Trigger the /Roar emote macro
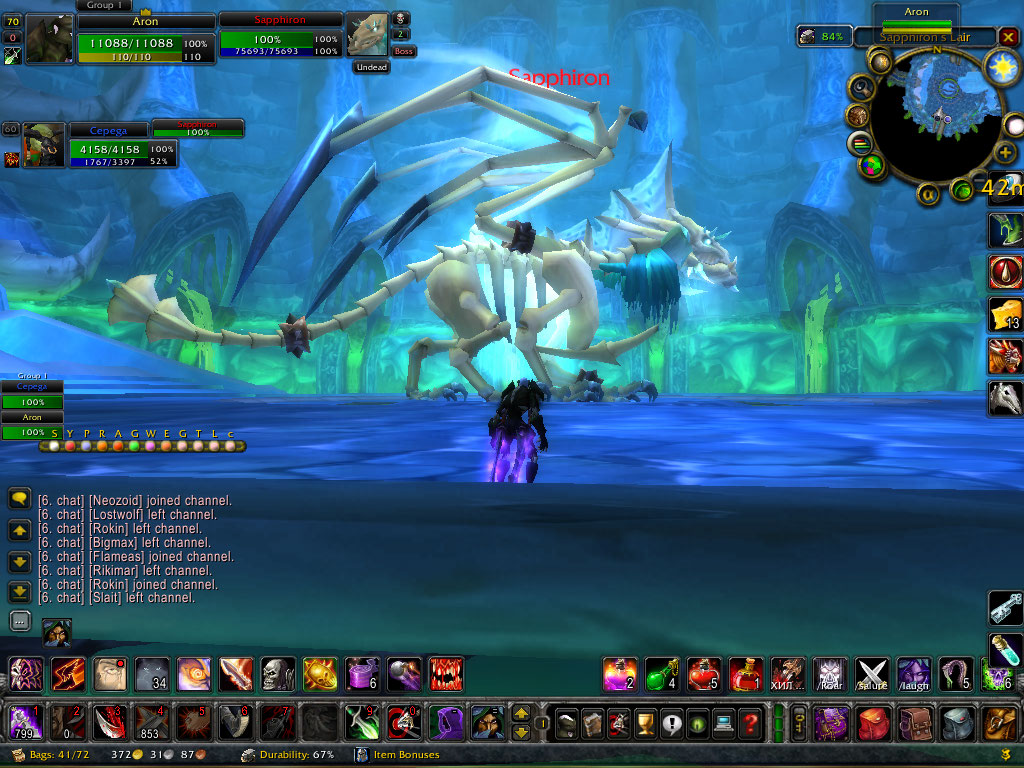Screen dimensions: 1024x768 pos(830,674)
